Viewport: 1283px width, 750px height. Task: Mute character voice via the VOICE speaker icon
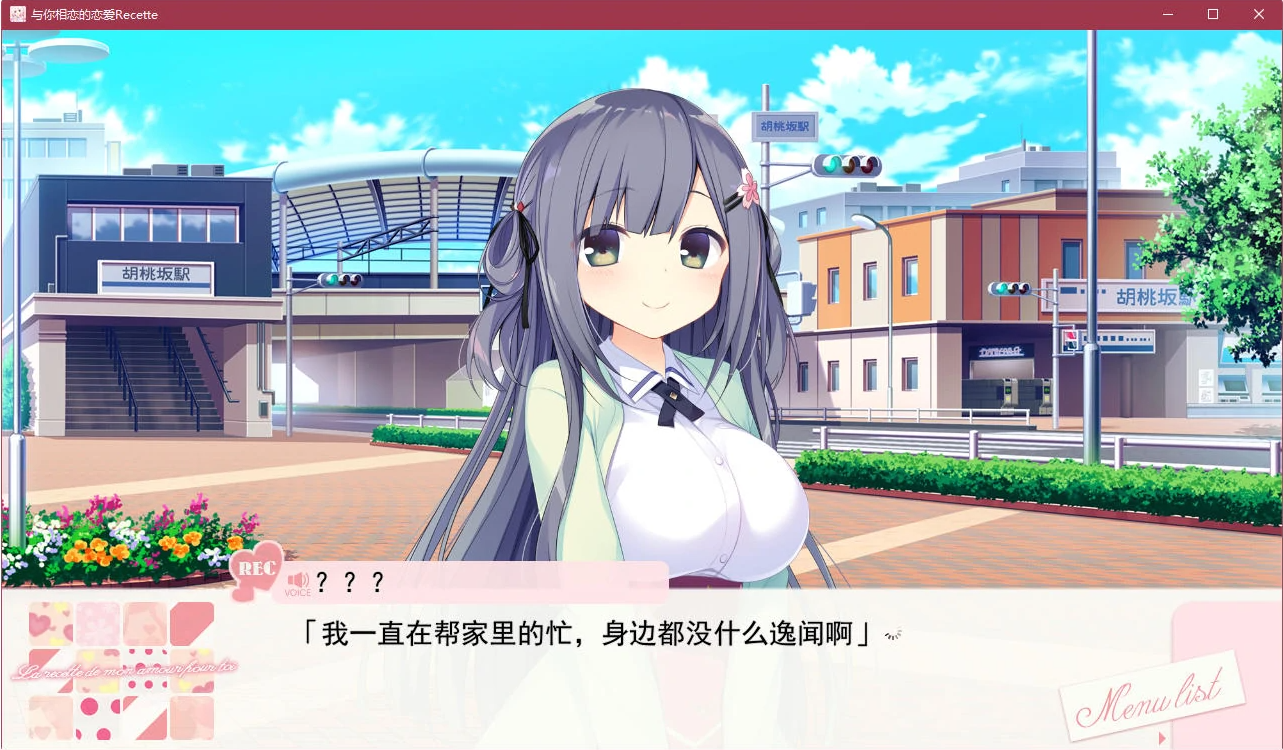tap(296, 580)
